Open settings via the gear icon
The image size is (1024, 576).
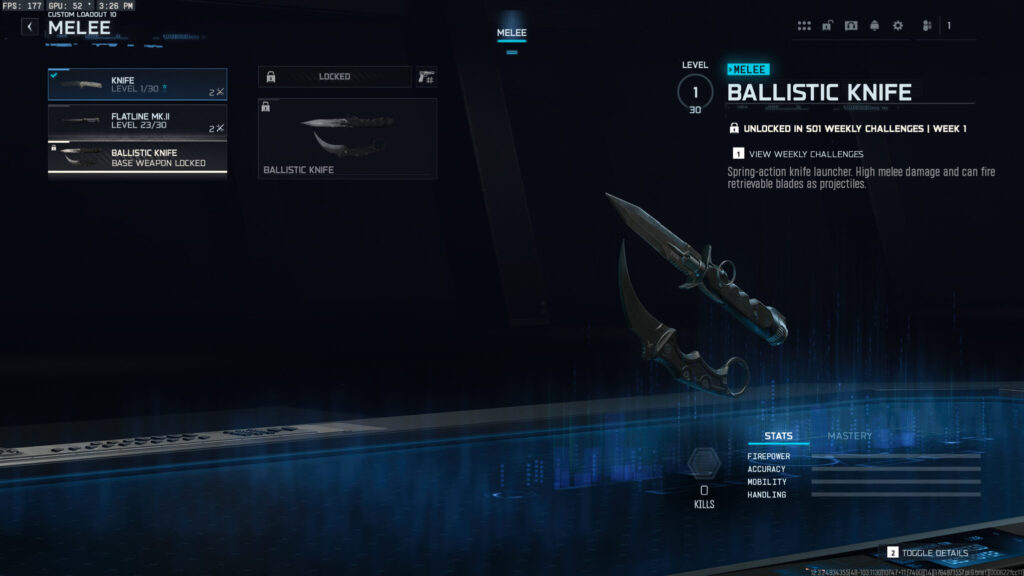(897, 26)
